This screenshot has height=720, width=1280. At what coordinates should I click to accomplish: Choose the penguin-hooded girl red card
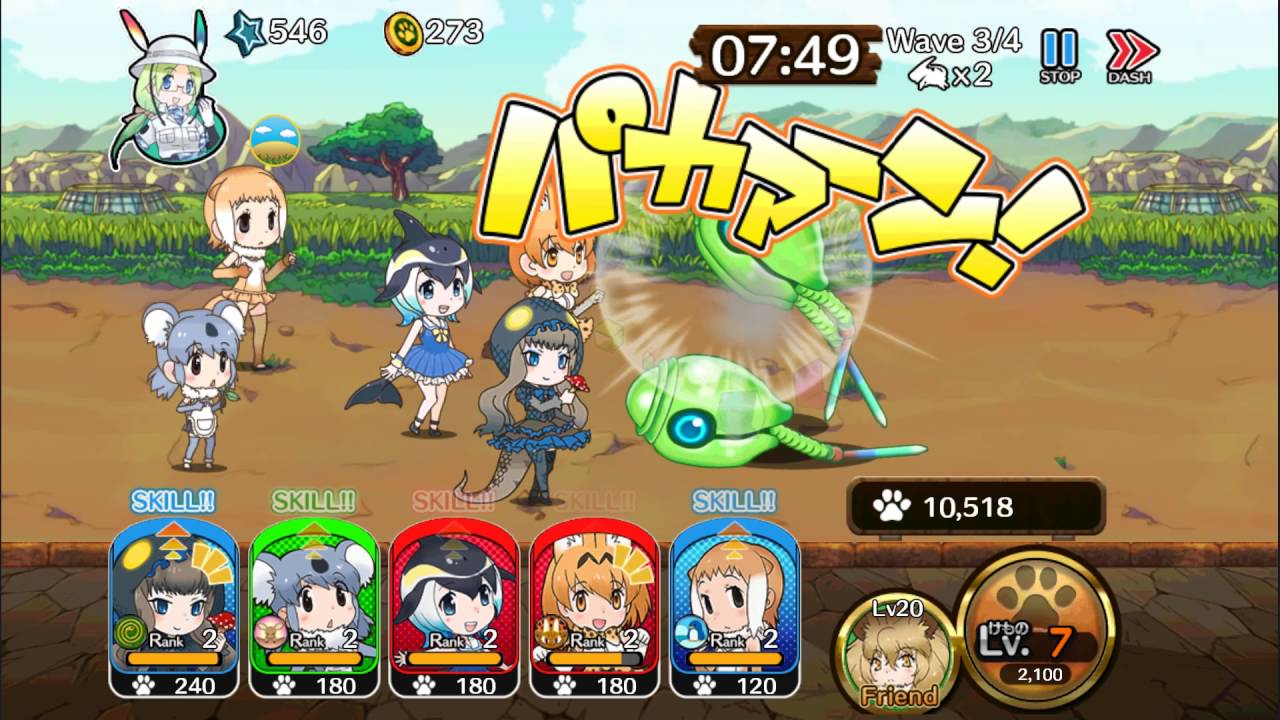(455, 605)
